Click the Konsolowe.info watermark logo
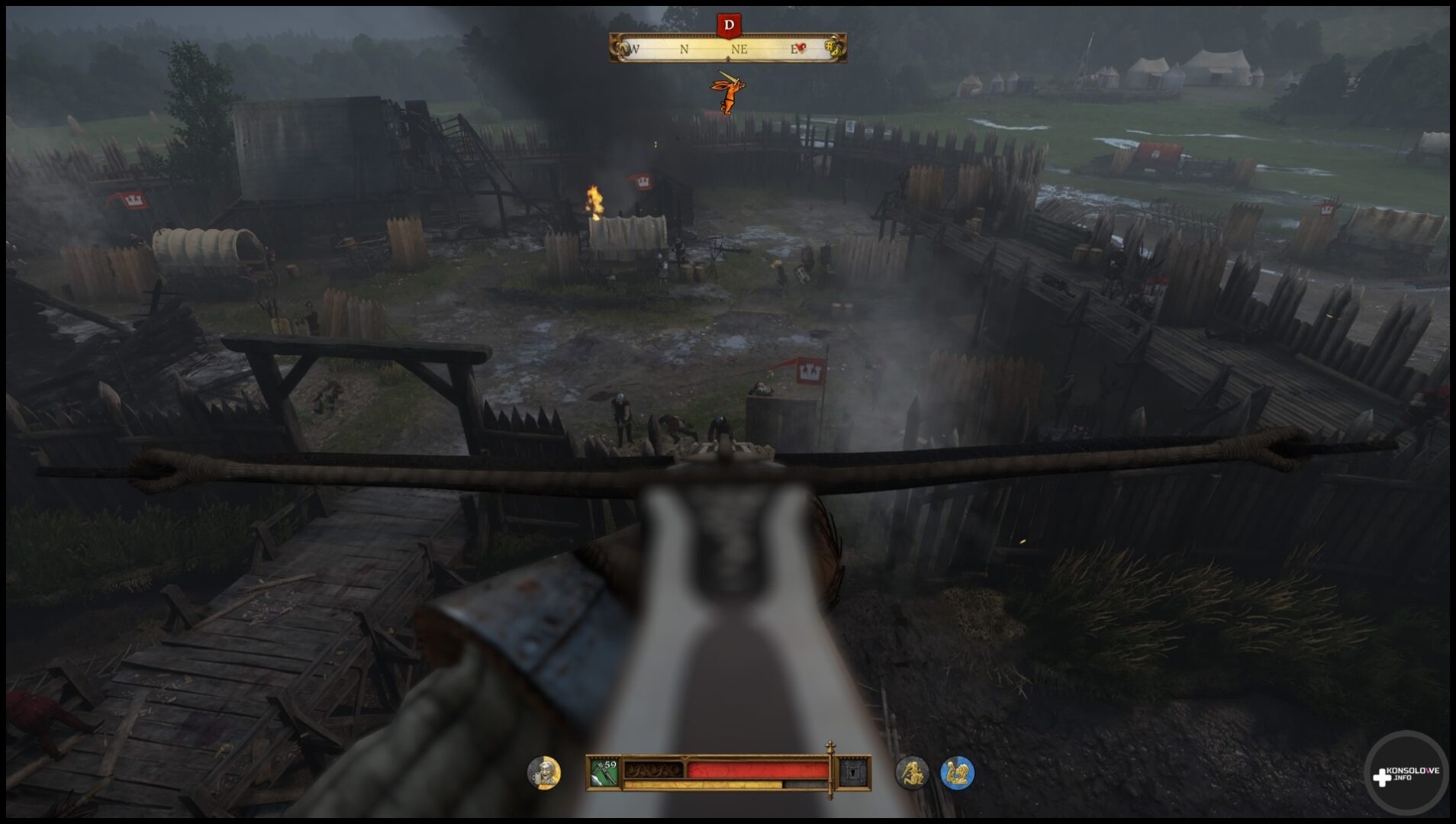The height and width of the screenshot is (824, 1456). coord(1406,774)
